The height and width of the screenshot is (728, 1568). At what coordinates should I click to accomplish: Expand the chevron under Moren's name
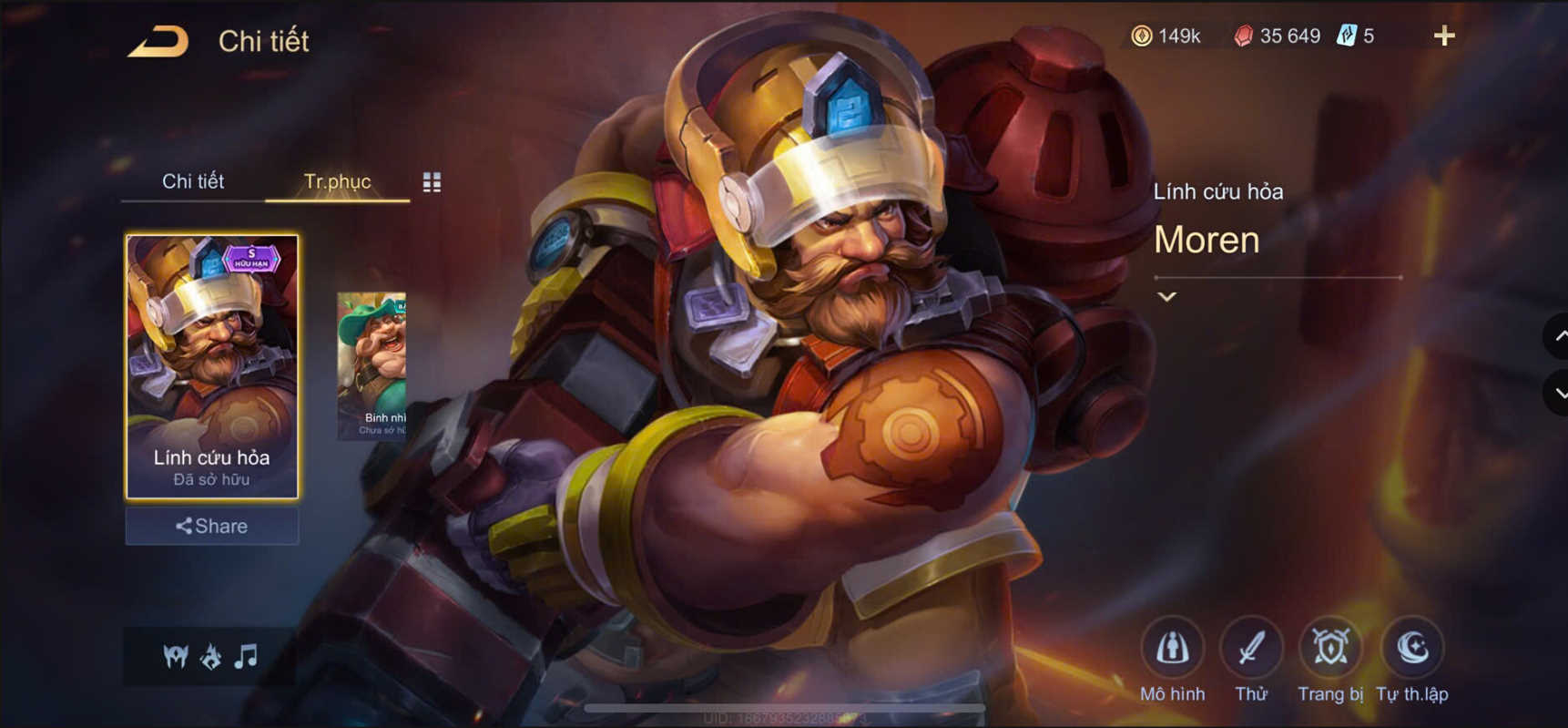tap(1166, 296)
